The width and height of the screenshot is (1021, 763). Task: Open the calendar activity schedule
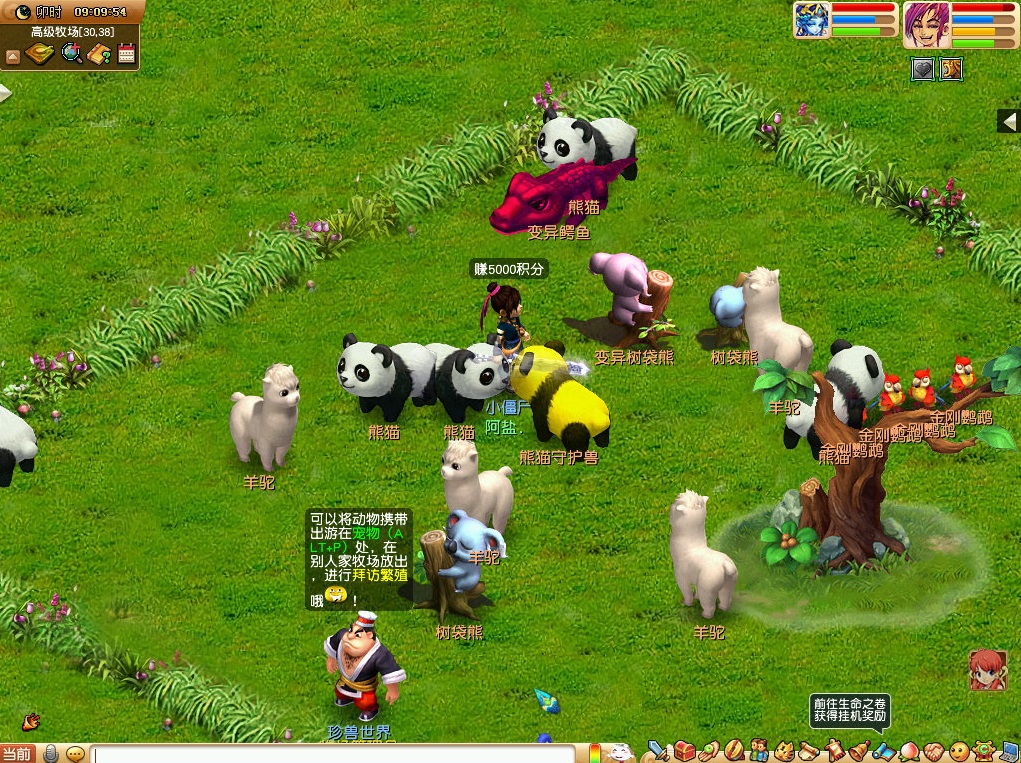tap(126, 54)
